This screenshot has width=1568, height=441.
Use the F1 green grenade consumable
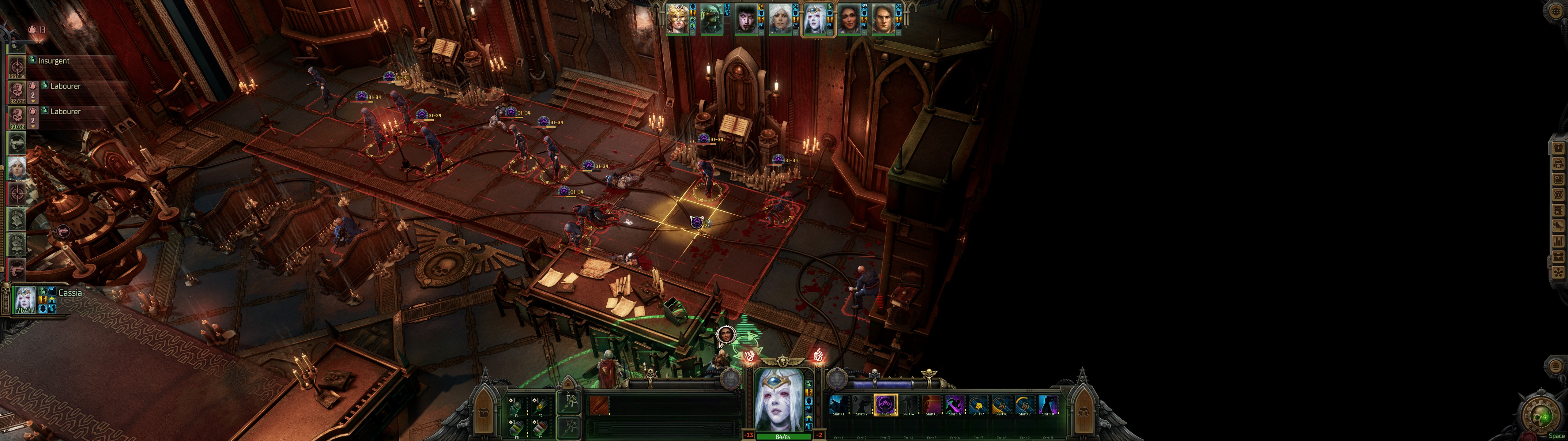(x=517, y=407)
